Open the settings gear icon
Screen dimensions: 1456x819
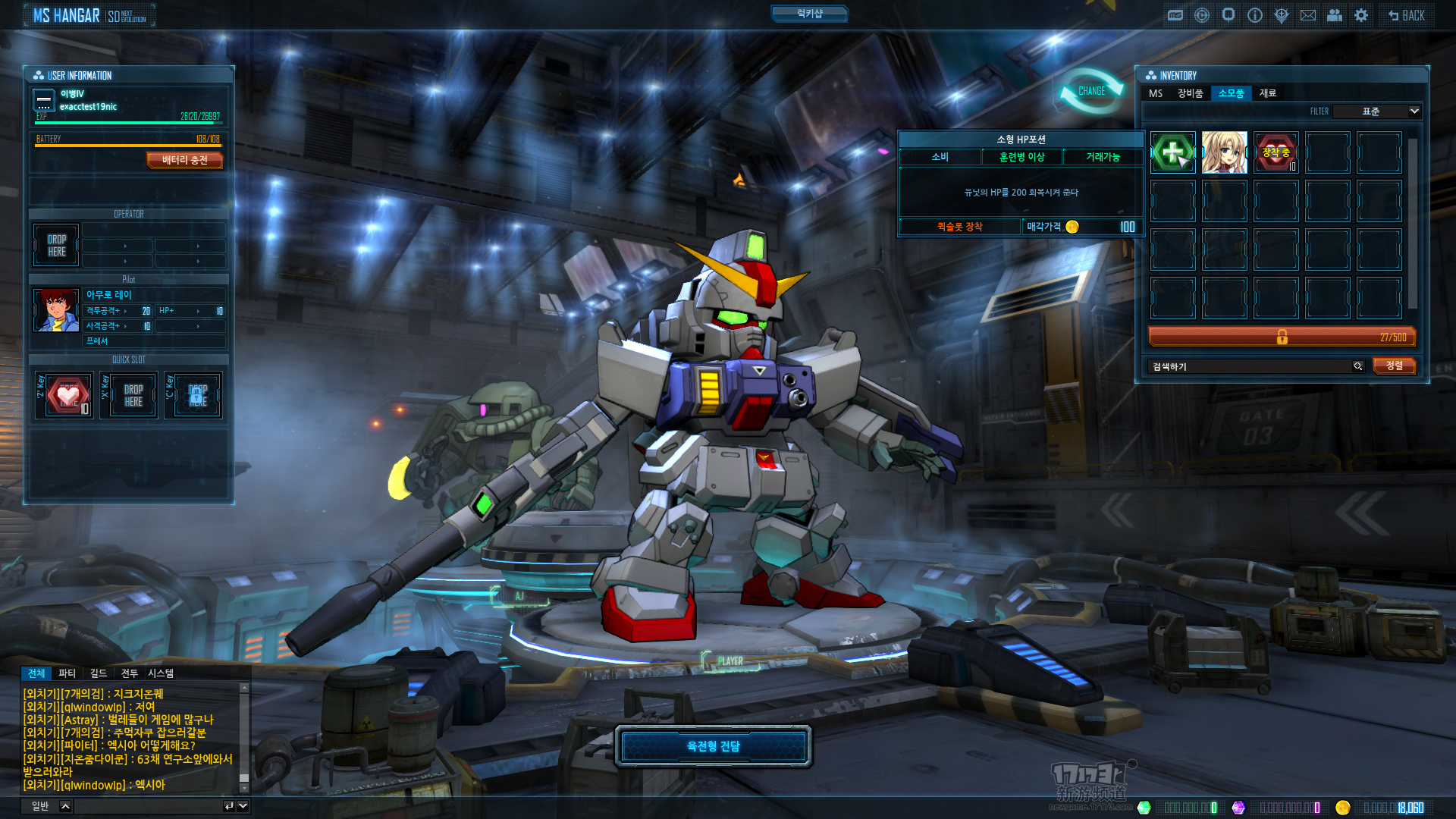[1361, 15]
